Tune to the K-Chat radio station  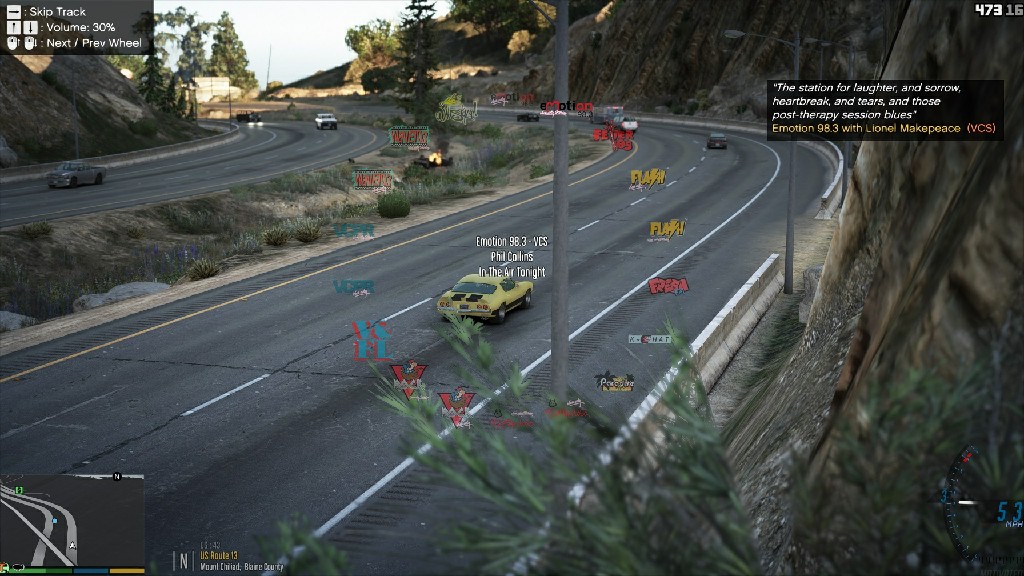pyautogui.click(x=649, y=339)
